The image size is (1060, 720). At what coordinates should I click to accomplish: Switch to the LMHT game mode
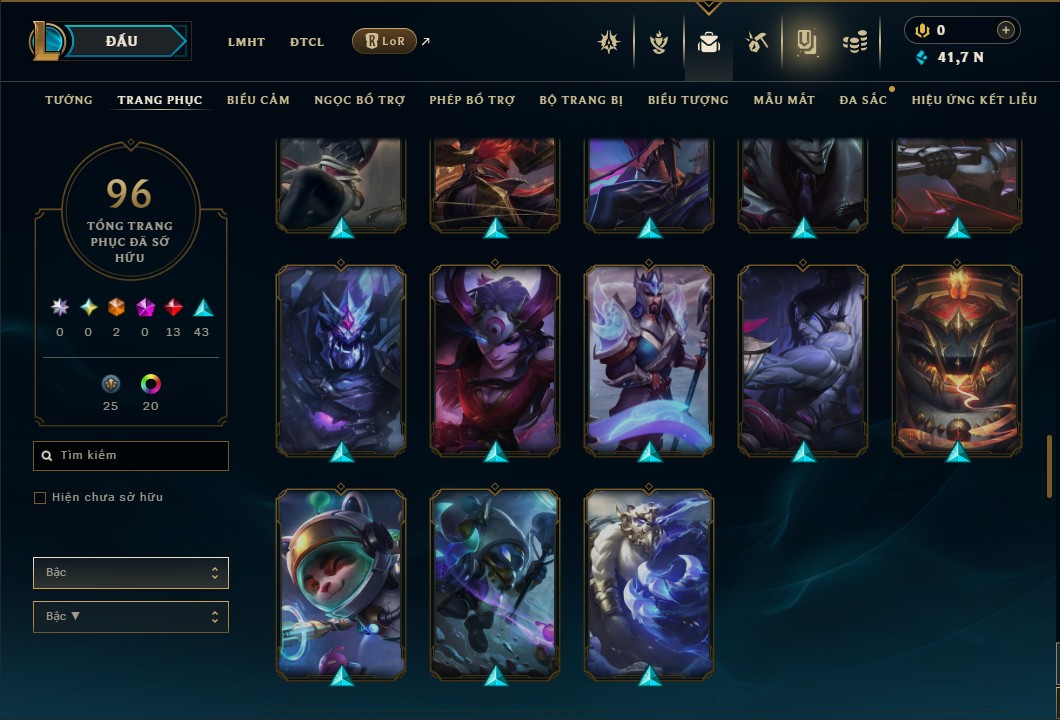tap(246, 42)
